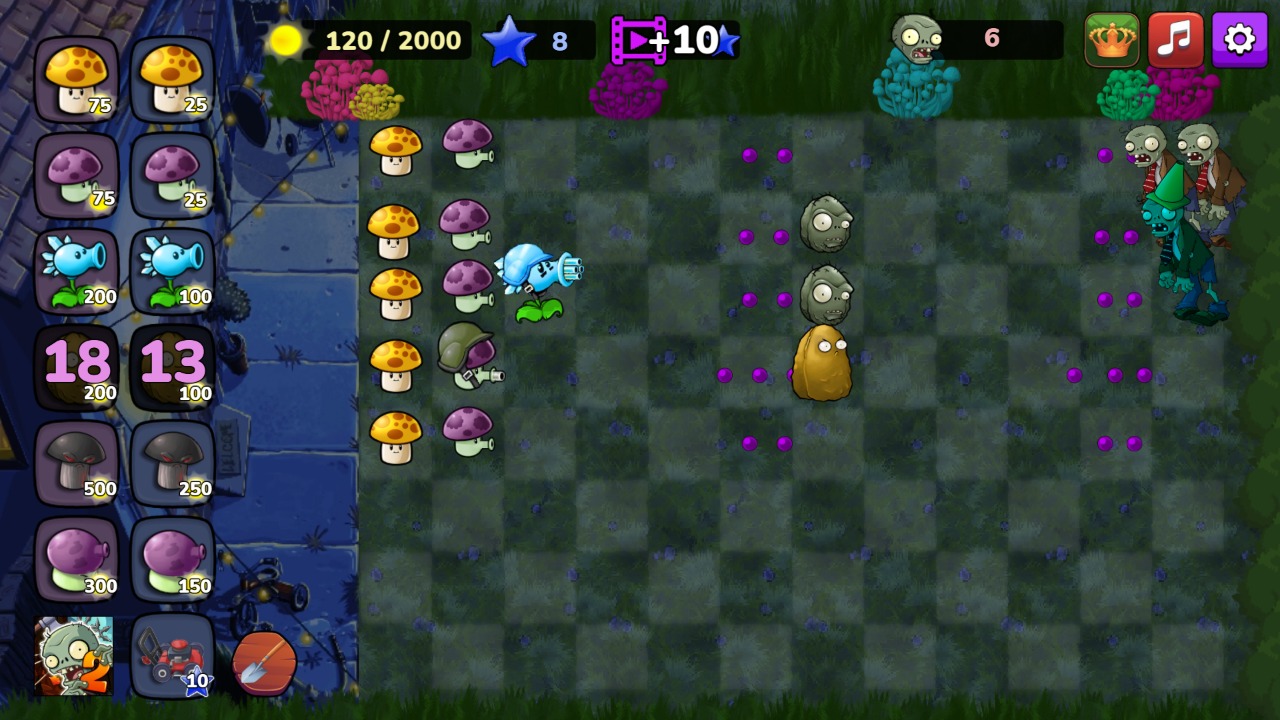Screen dimensions: 1280x720
Task: Pick the Snow Pea seed costing 200
Action: point(77,268)
